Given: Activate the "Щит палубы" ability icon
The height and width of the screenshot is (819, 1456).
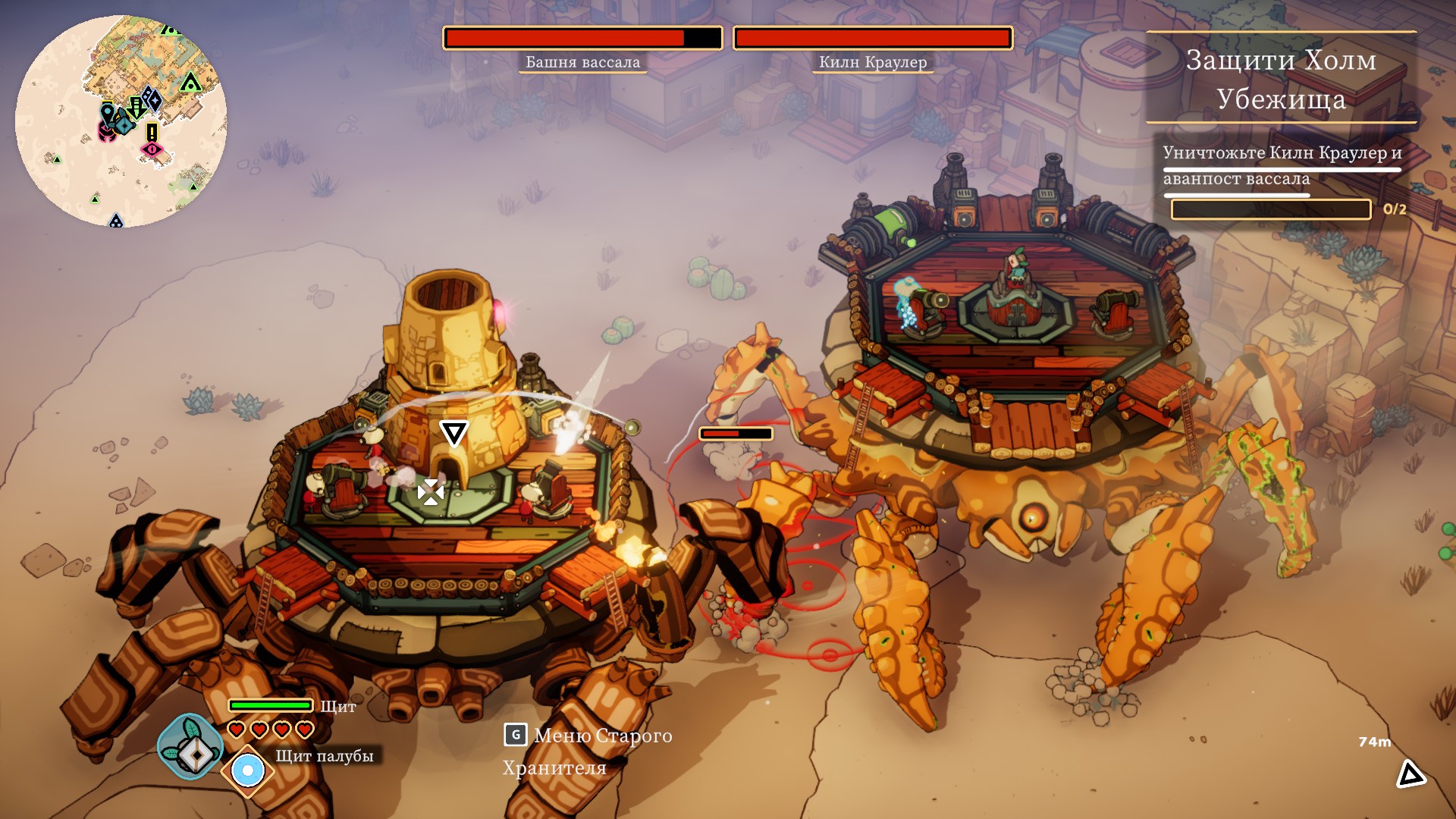Looking at the screenshot, I should [x=247, y=771].
